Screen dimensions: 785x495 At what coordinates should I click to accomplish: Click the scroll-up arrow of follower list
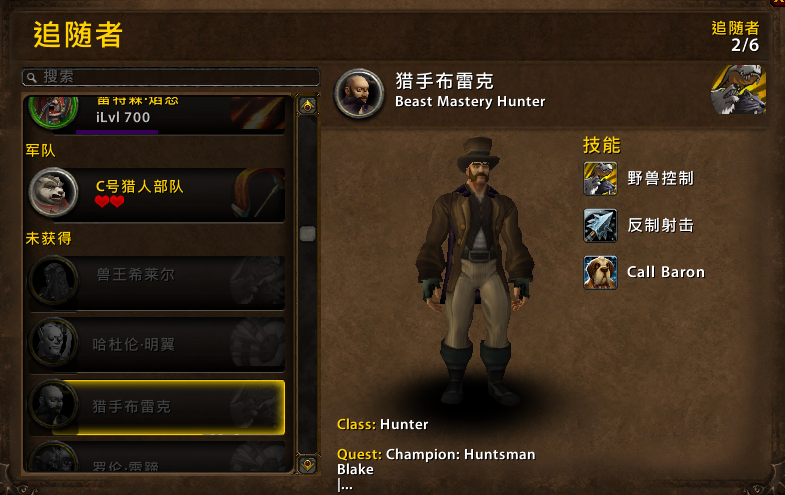click(x=307, y=103)
